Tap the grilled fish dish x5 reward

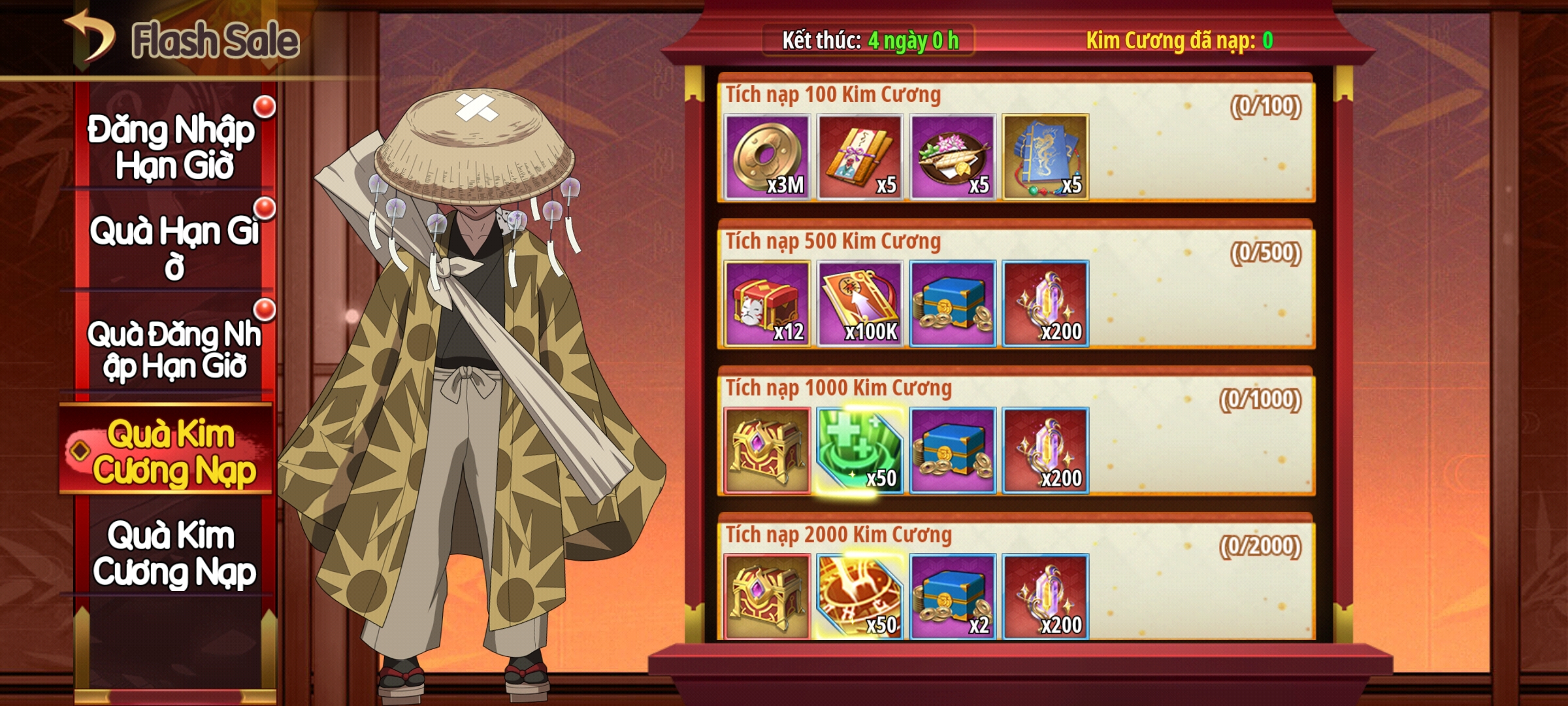(953, 157)
